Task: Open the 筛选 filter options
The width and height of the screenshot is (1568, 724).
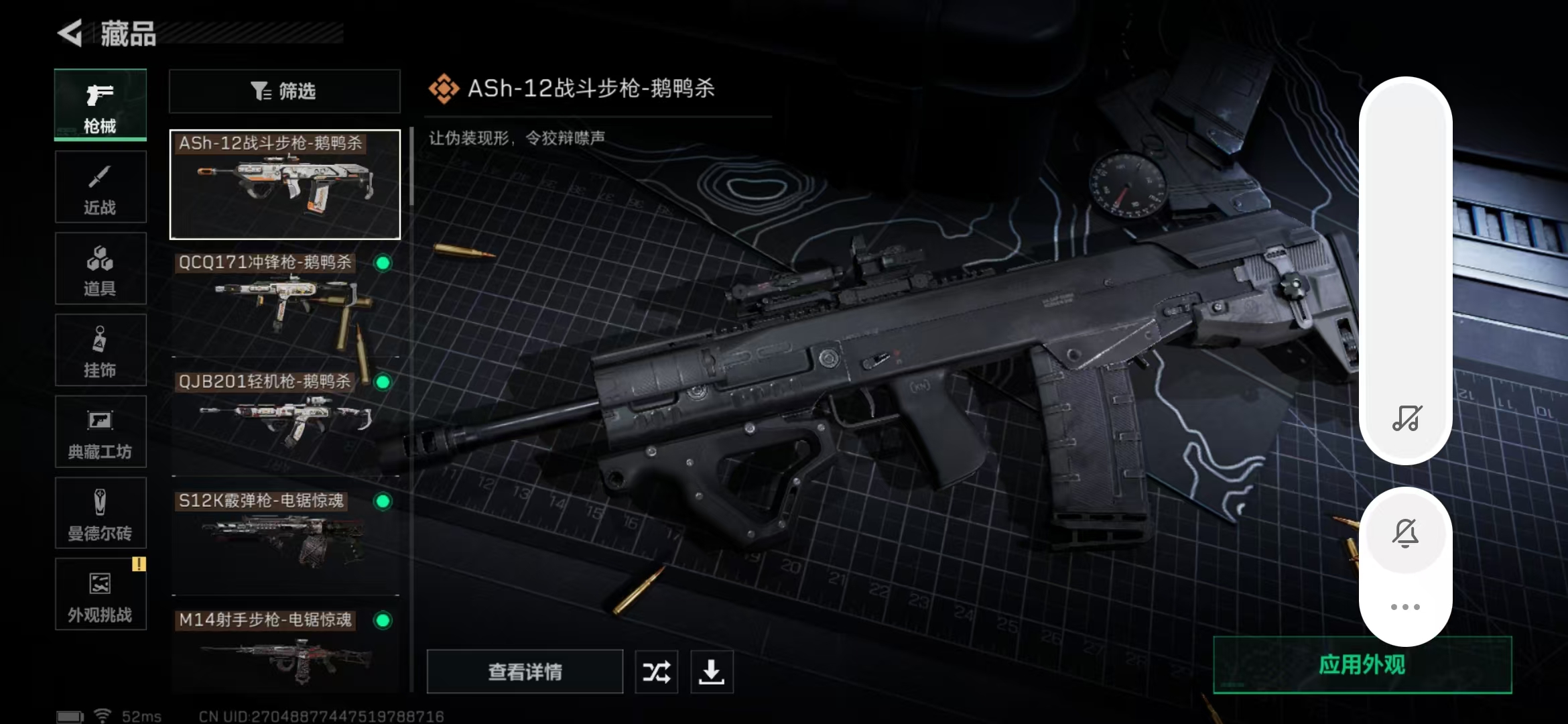Action: pos(284,91)
